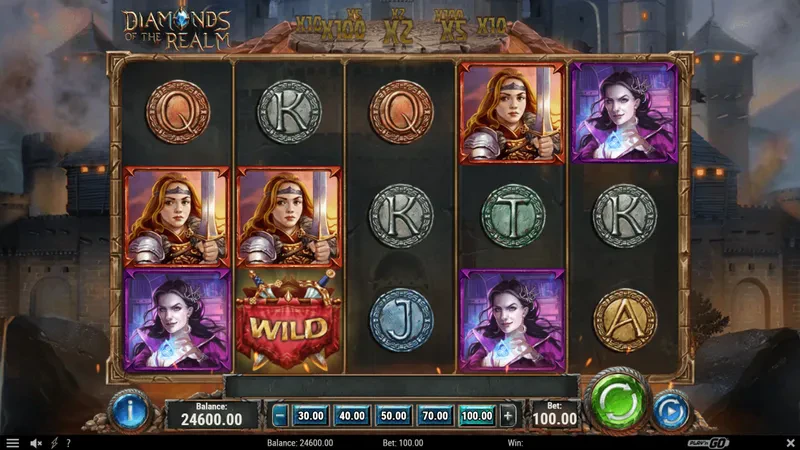Open help via the question mark icon

66,443
